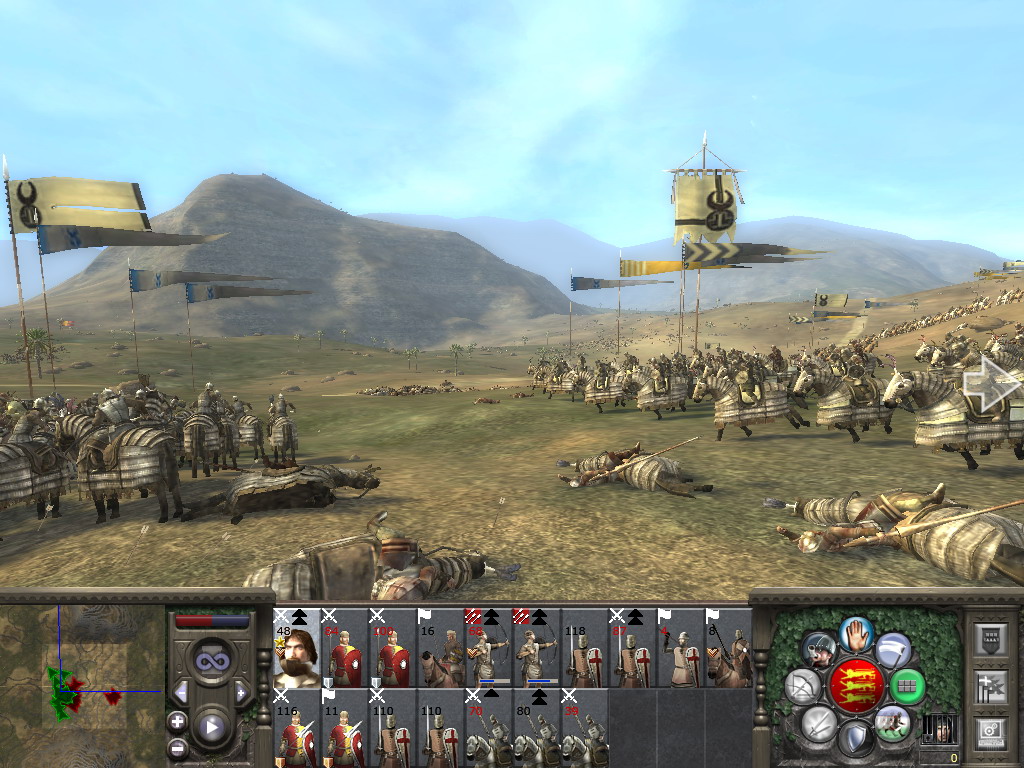Click the halt order open-hand button
Image resolution: width=1024 pixels, height=768 pixels.
tap(857, 633)
